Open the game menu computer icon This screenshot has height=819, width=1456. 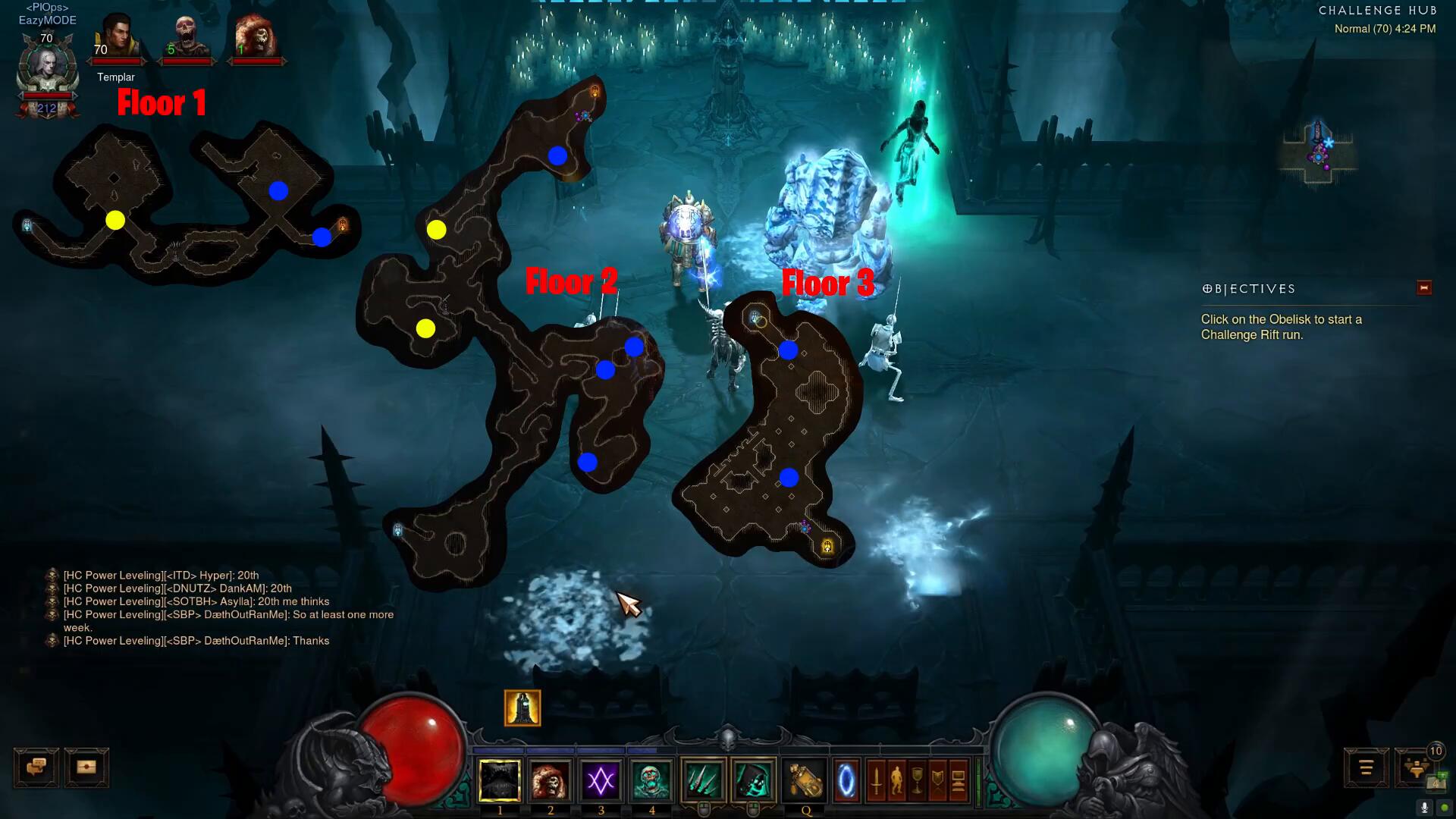958,780
